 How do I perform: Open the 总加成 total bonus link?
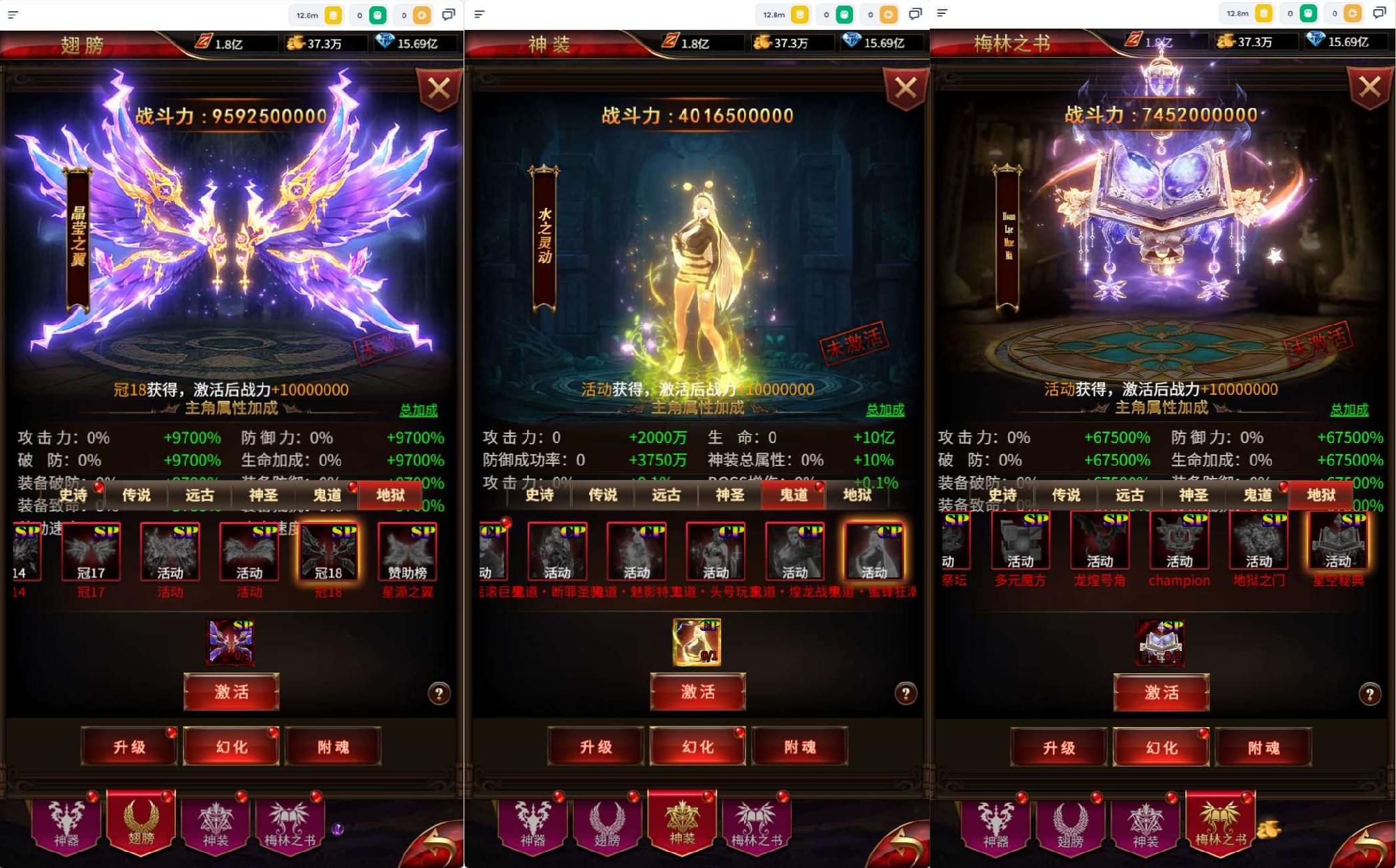click(419, 411)
